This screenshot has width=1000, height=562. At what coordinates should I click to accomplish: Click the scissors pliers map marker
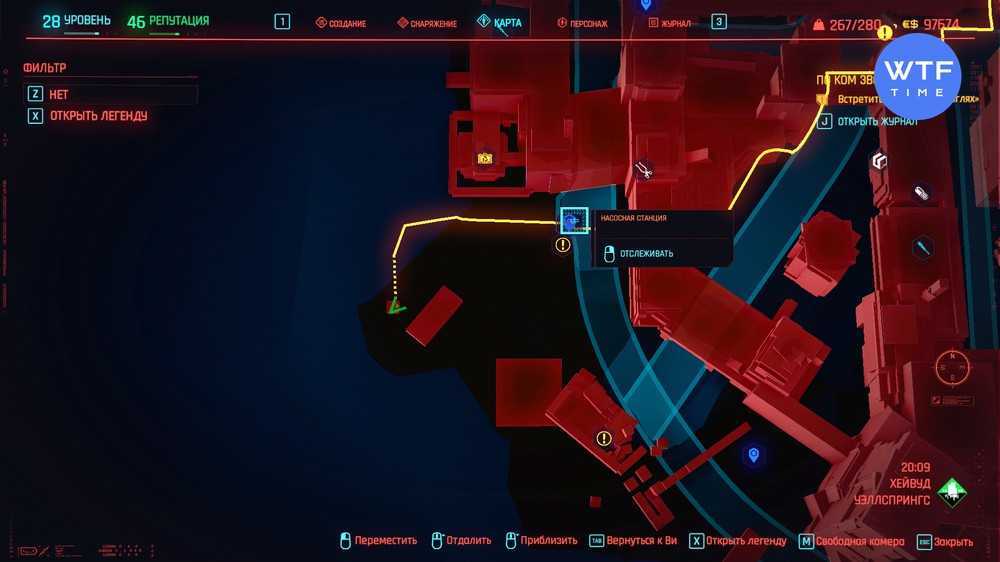[x=644, y=172]
